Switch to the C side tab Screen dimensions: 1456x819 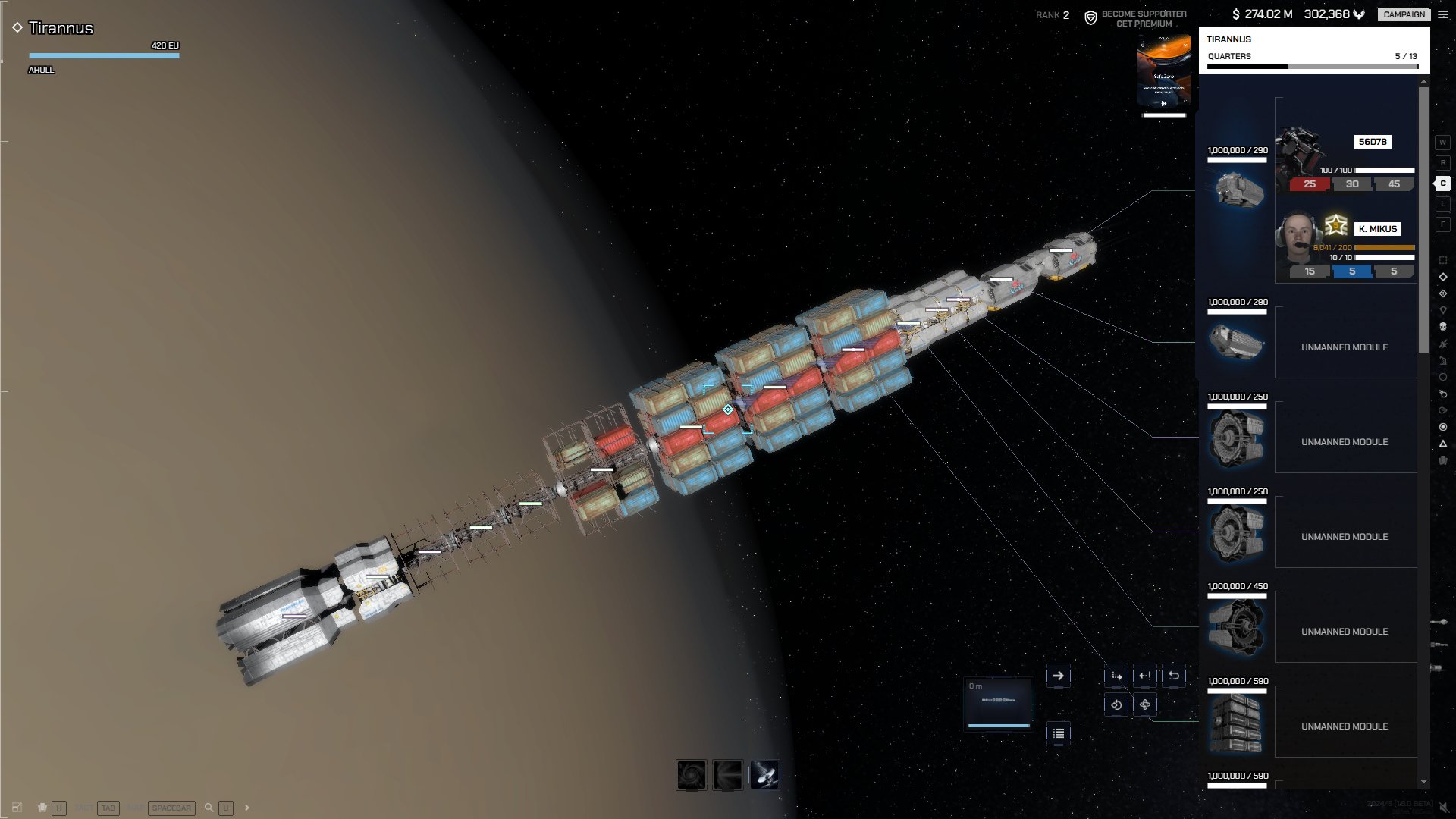pyautogui.click(x=1442, y=184)
